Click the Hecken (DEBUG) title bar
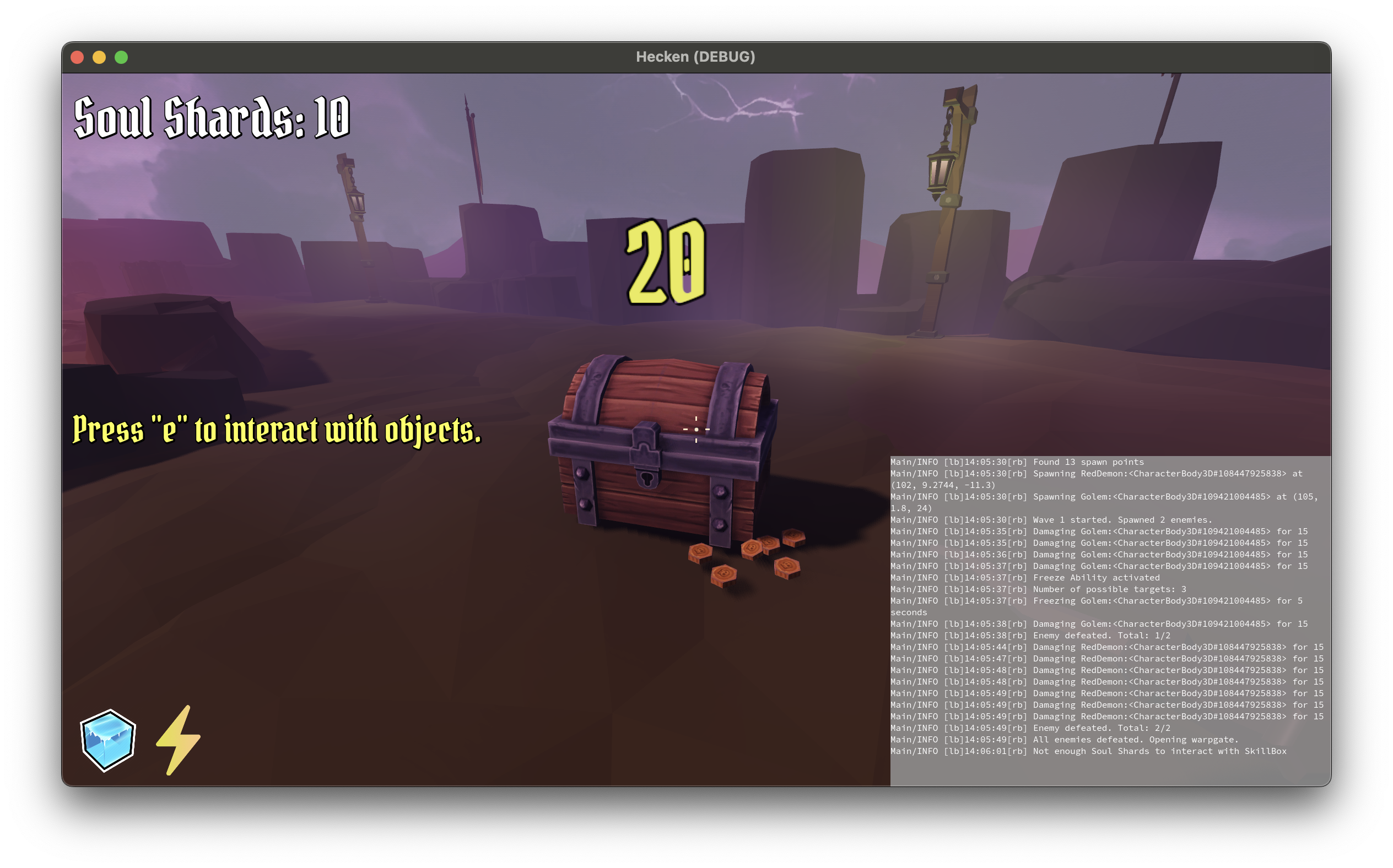The height and width of the screenshot is (868, 1393). (x=696, y=57)
